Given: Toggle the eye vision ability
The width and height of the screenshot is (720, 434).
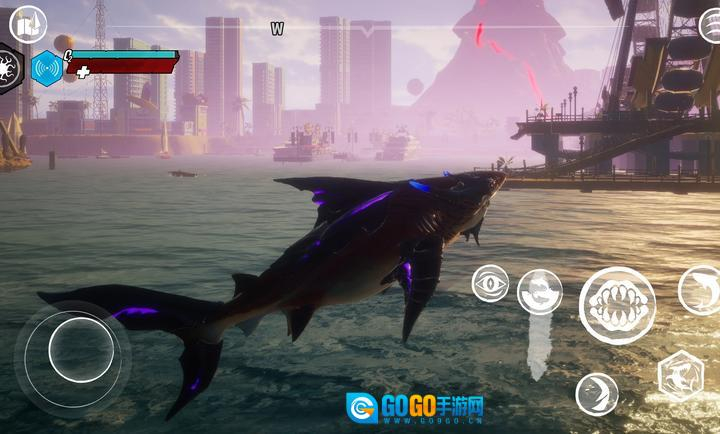Looking at the screenshot, I should coord(490,283).
